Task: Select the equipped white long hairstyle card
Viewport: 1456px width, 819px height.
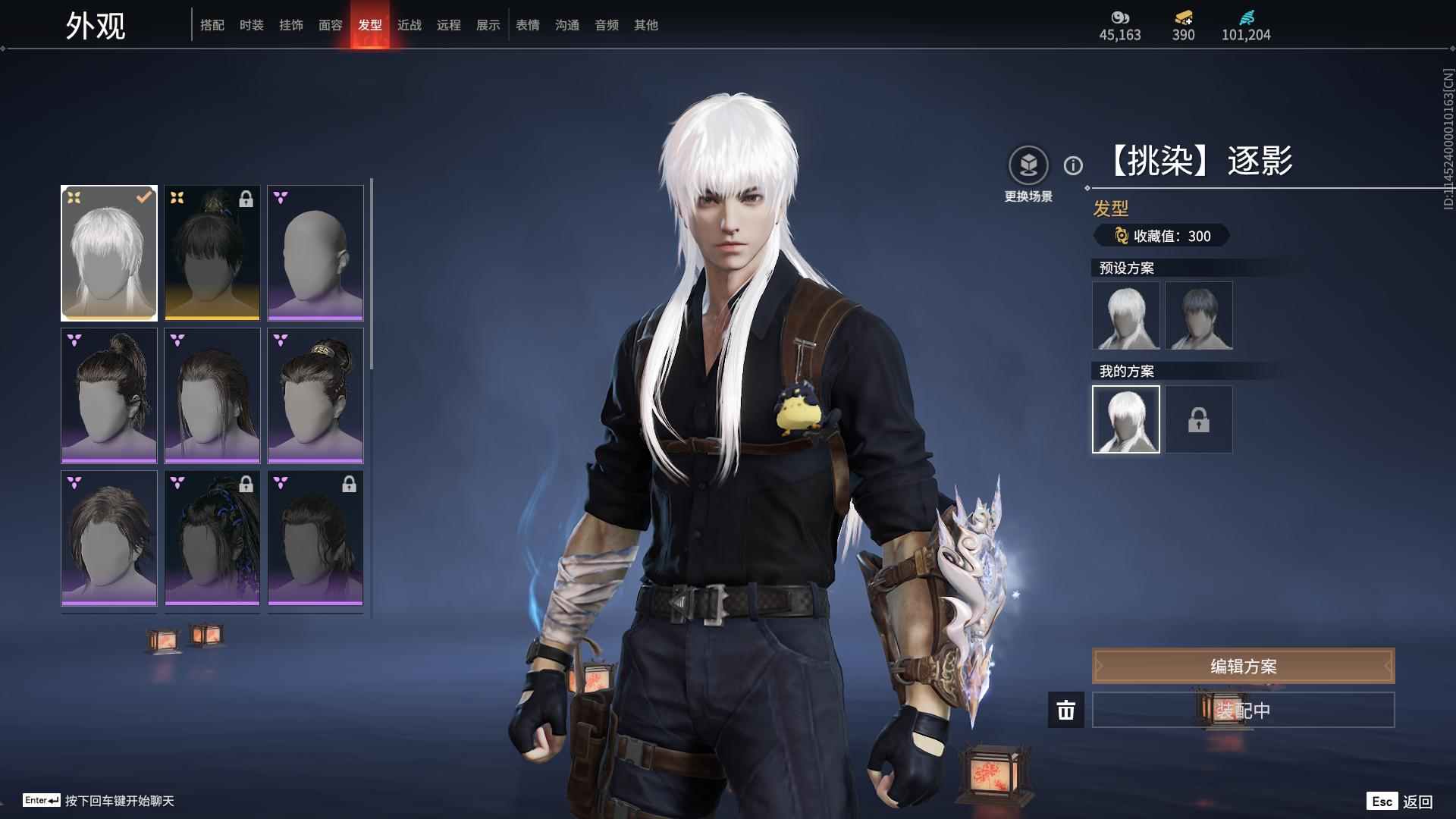Action: click(109, 253)
